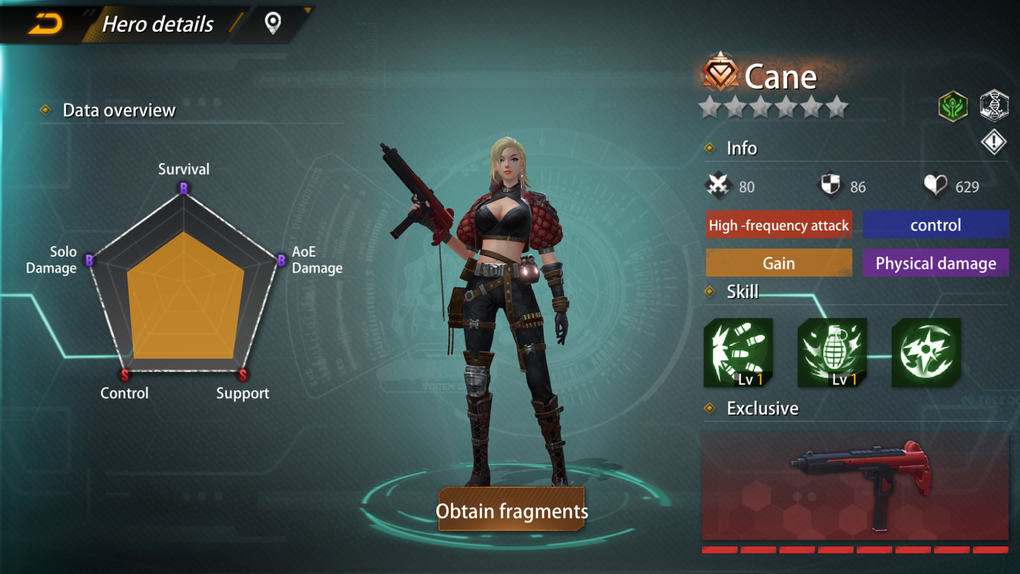This screenshot has width=1020, height=574.
Task: Show the High-frequency attack tag
Action: click(778, 225)
